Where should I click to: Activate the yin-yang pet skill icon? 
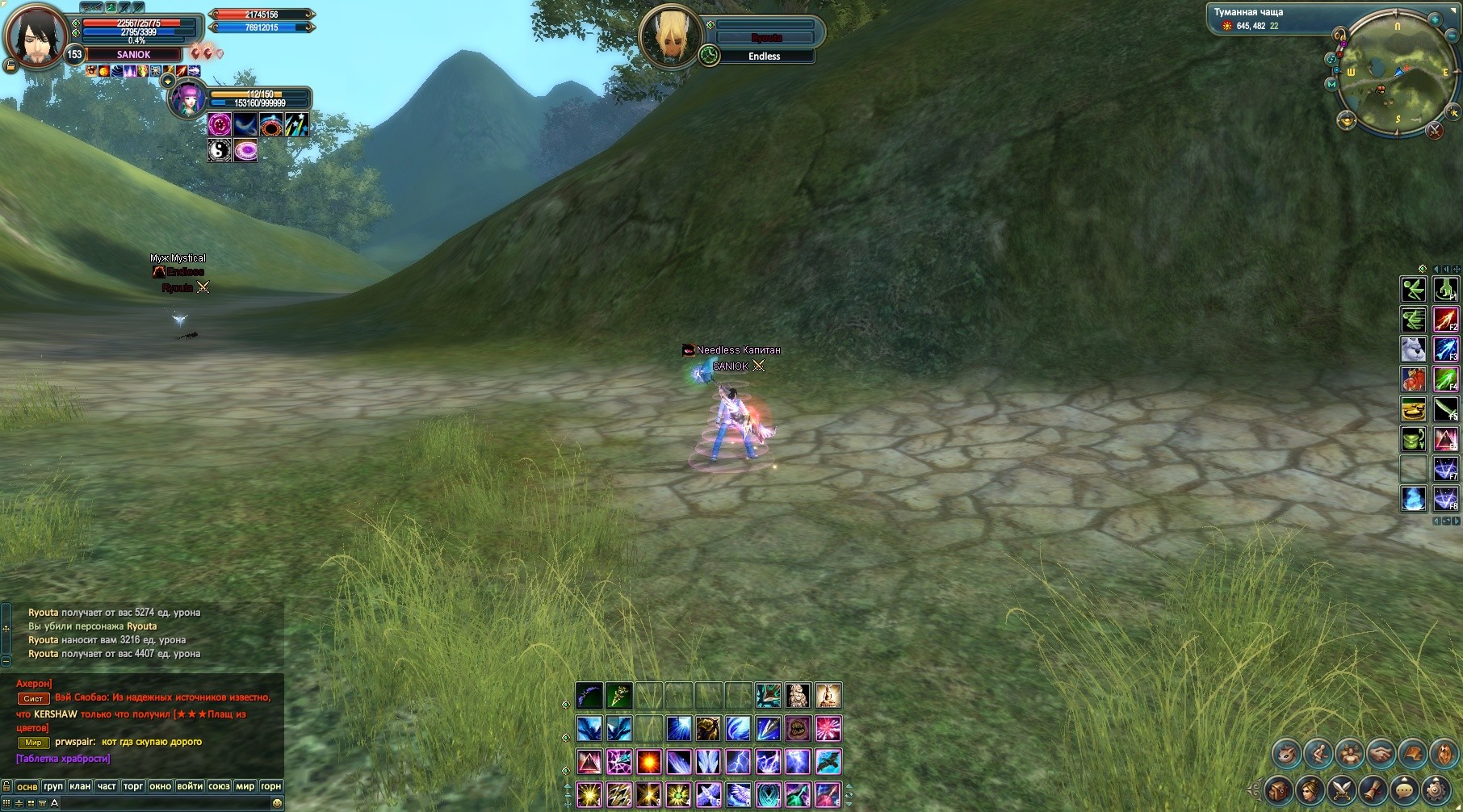click(x=220, y=150)
